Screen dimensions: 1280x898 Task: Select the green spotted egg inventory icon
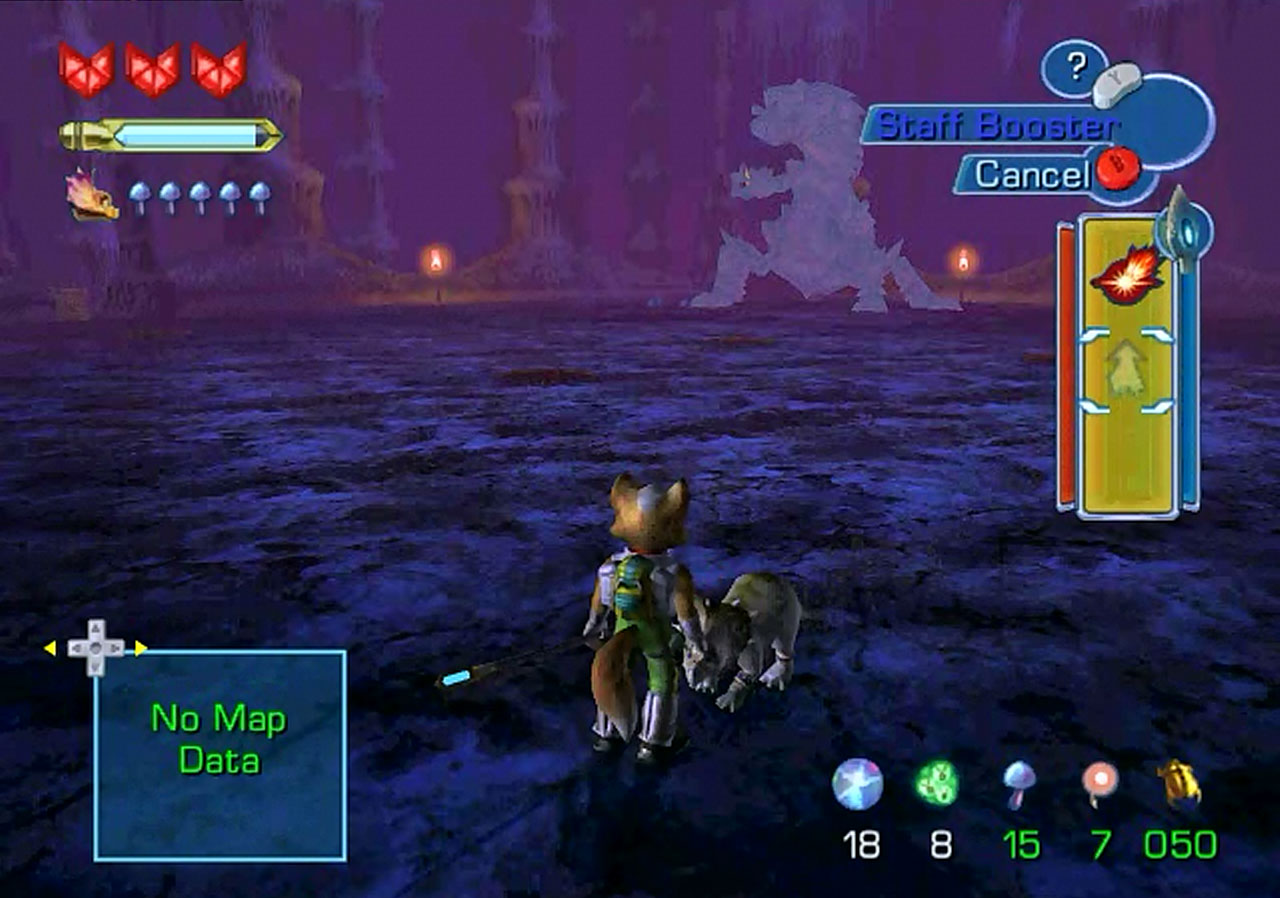point(937,784)
